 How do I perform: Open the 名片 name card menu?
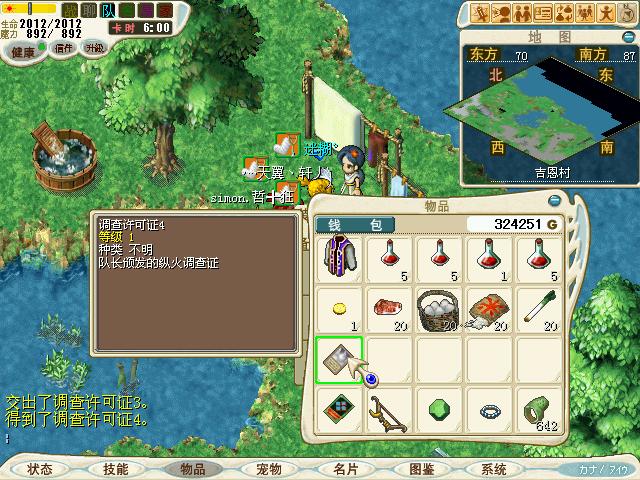pyautogui.click(x=345, y=469)
